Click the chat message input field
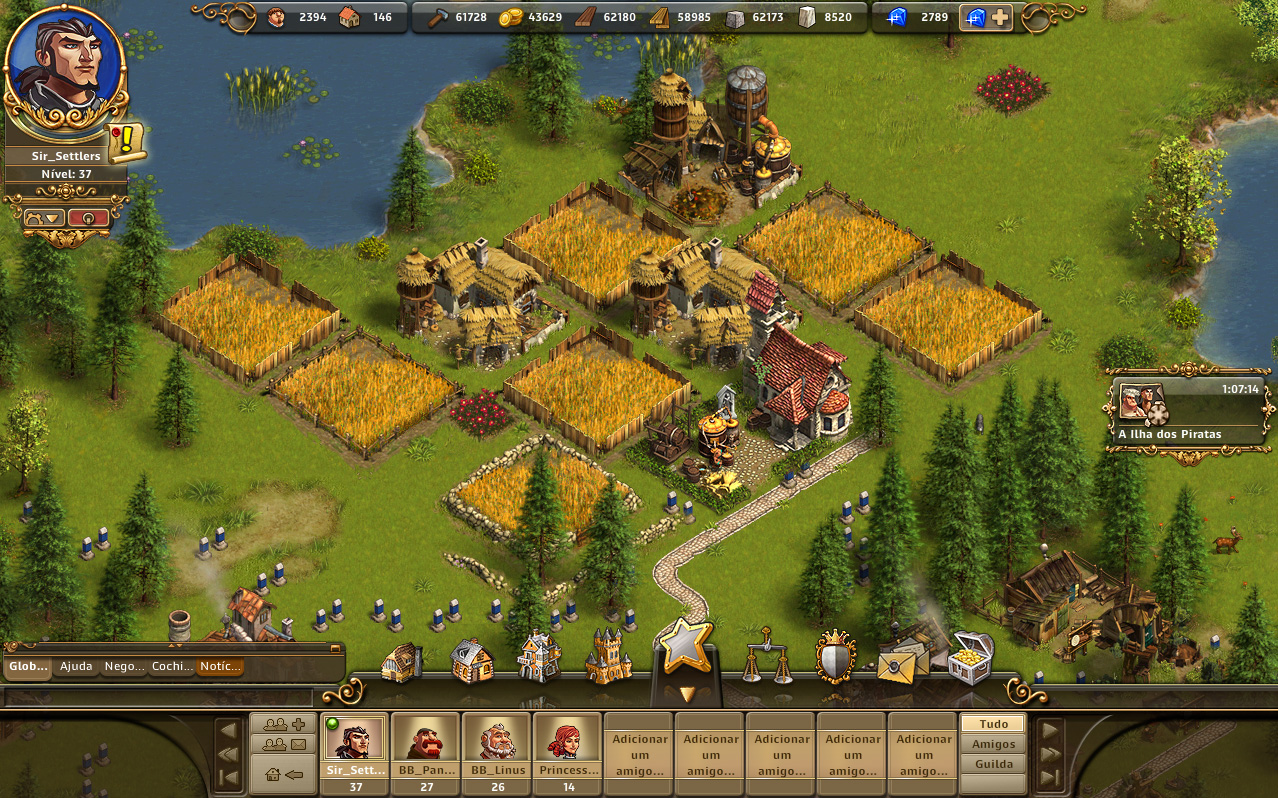 pyautogui.click(x=160, y=697)
